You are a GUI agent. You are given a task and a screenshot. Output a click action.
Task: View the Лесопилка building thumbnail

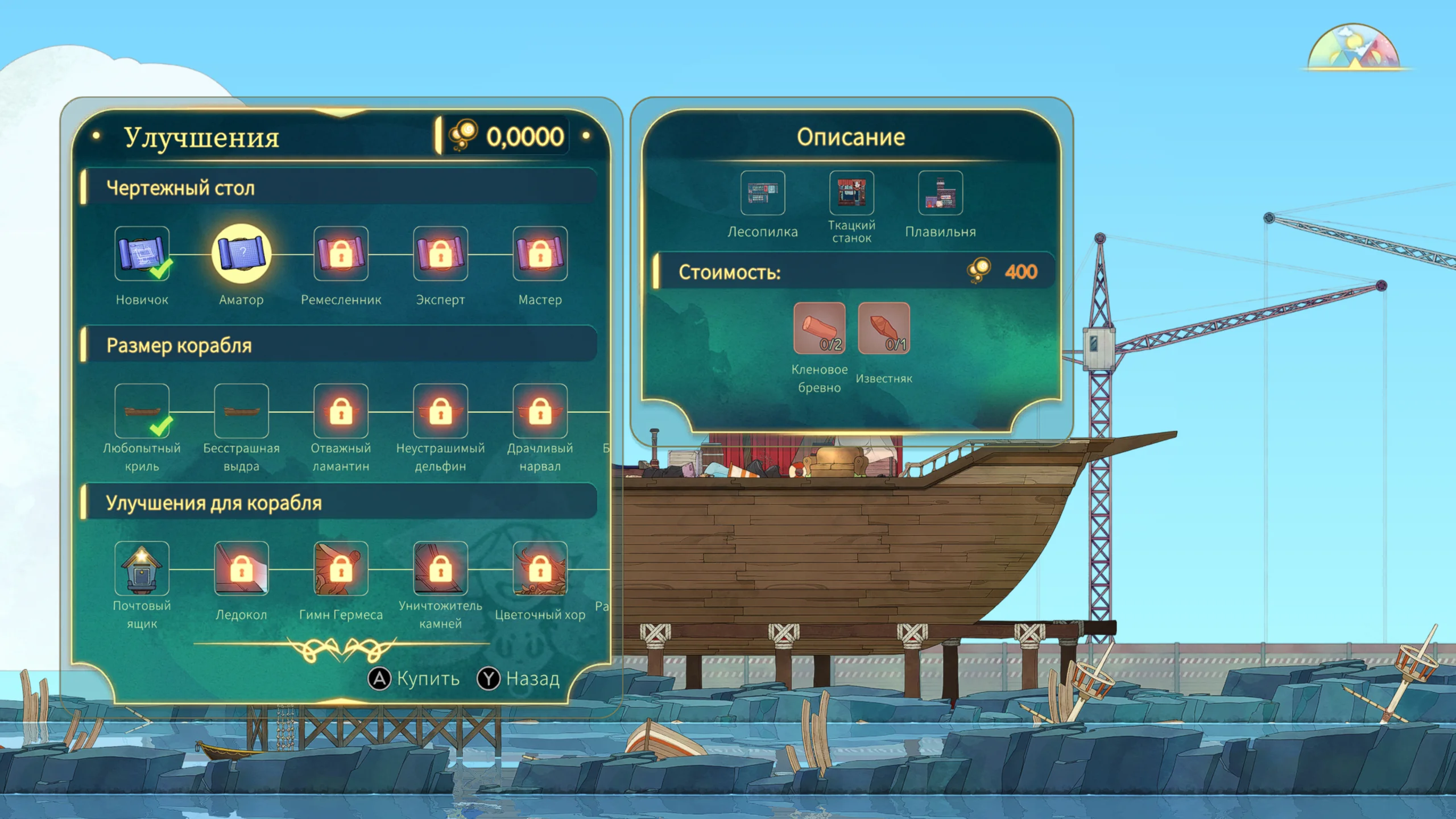coord(763,193)
